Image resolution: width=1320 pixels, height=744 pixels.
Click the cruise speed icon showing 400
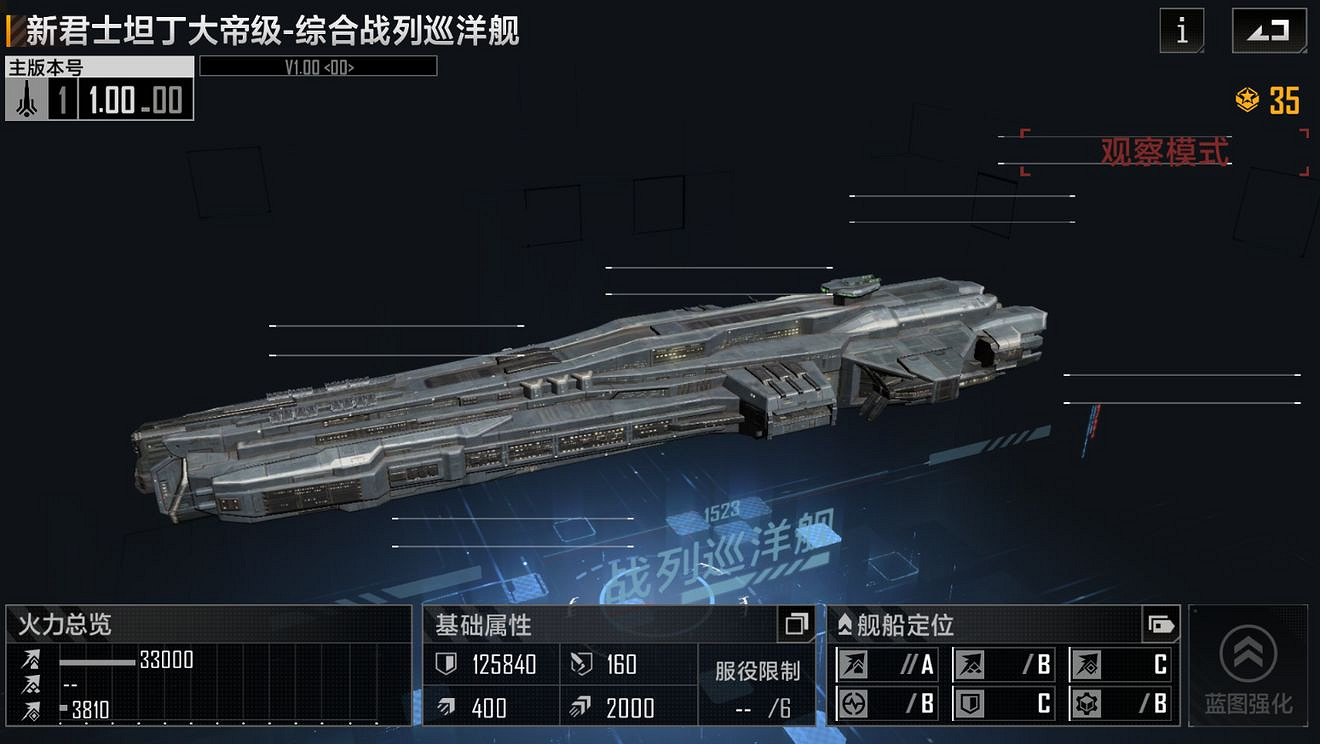coord(446,706)
